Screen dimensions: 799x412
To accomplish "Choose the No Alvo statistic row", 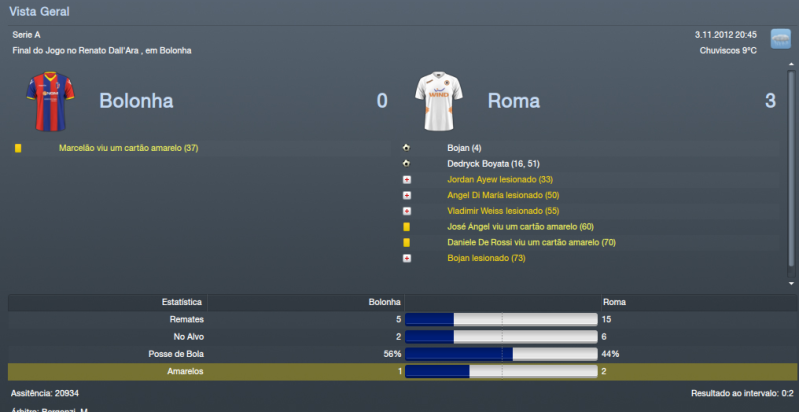I will [x=400, y=337].
